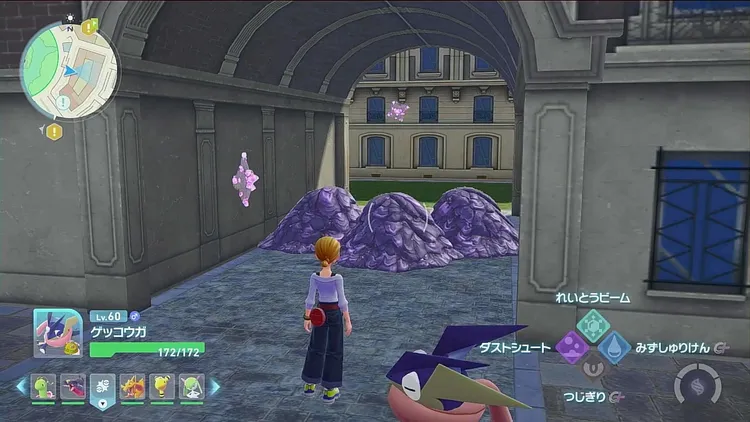
Task: Activate the Water Shuriken (みずしゅりけん) move
Action: [x=615, y=348]
